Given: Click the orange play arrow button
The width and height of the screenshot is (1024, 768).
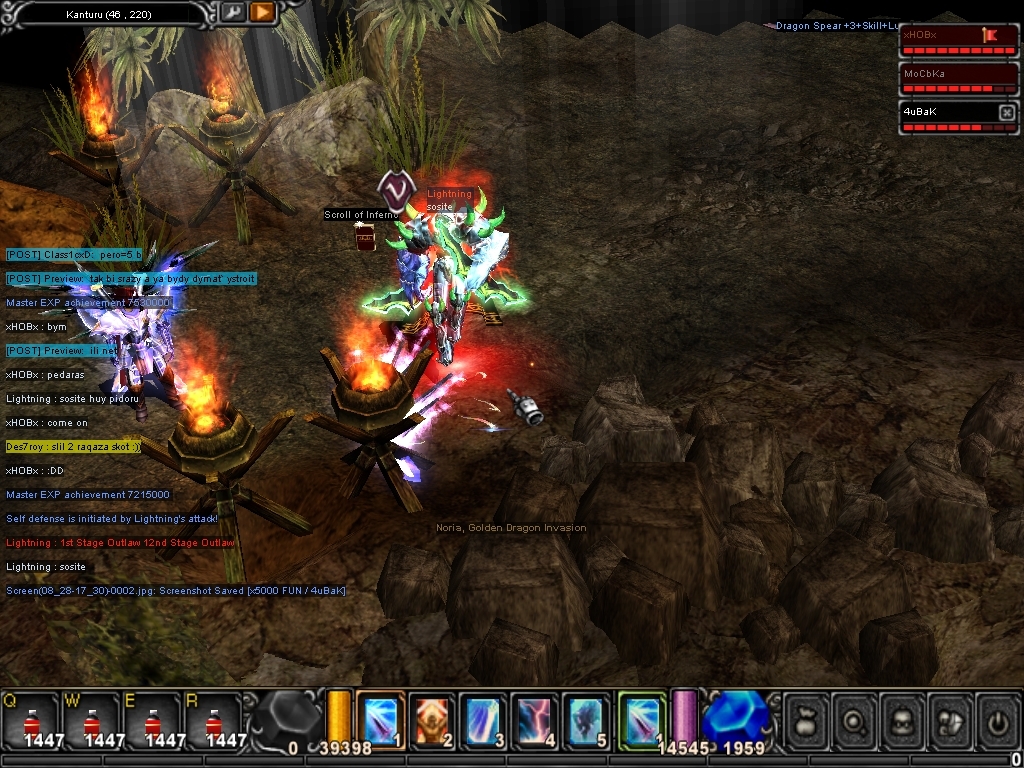Looking at the screenshot, I should pos(262,12).
